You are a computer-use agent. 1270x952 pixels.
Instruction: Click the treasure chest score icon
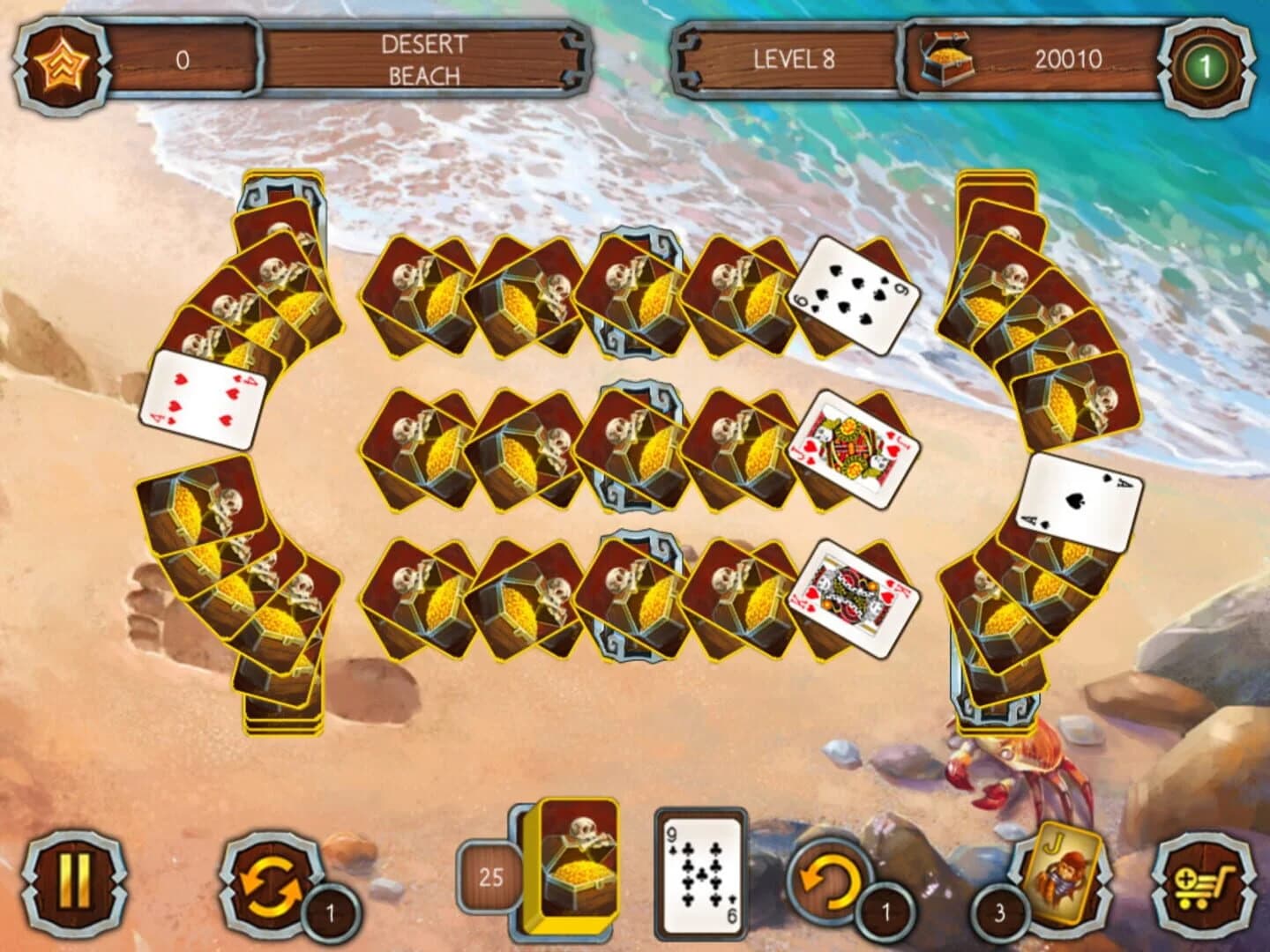pos(945,60)
